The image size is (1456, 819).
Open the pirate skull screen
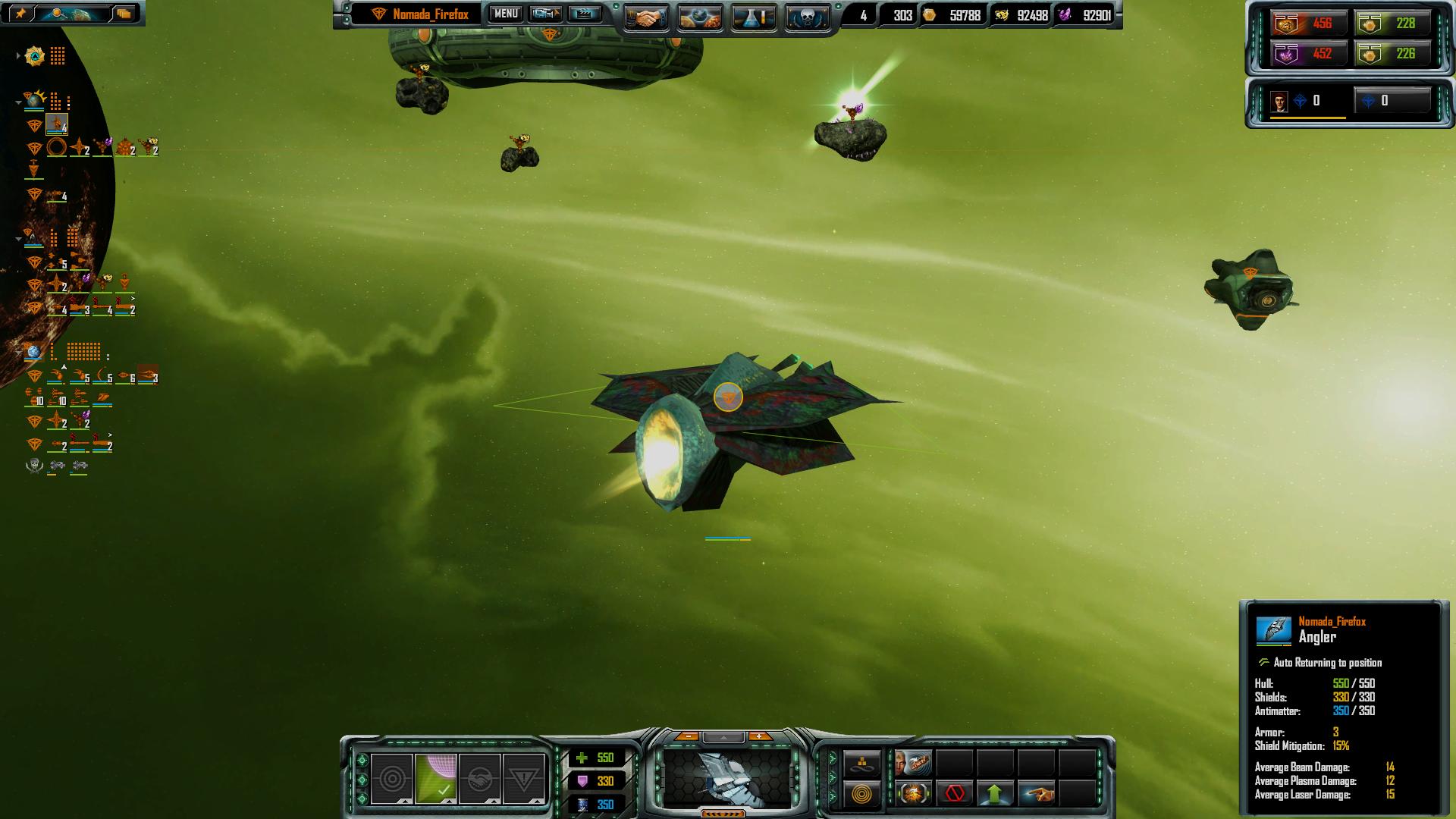806,17
